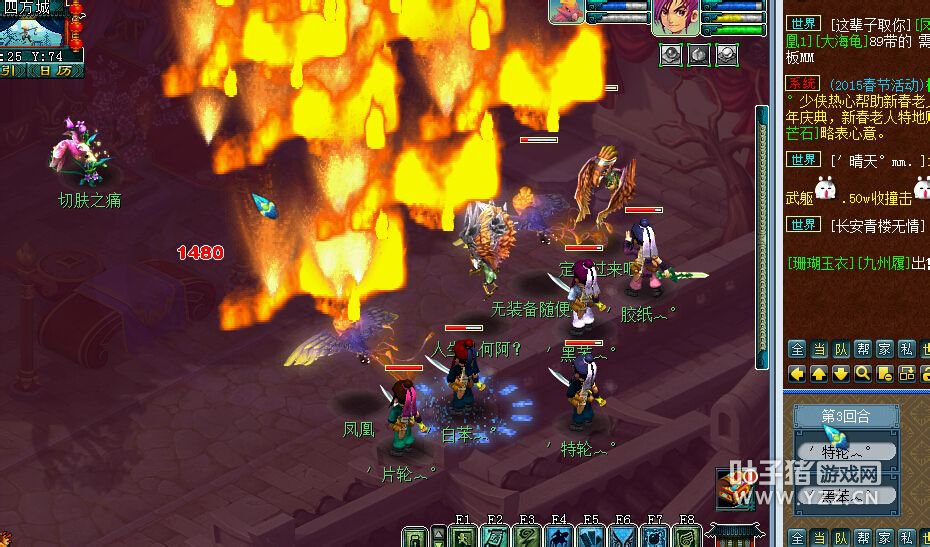930x547 pixels.
Task: Click the 世界 tag on the 长安青楼无情 message
Action: tap(804, 225)
